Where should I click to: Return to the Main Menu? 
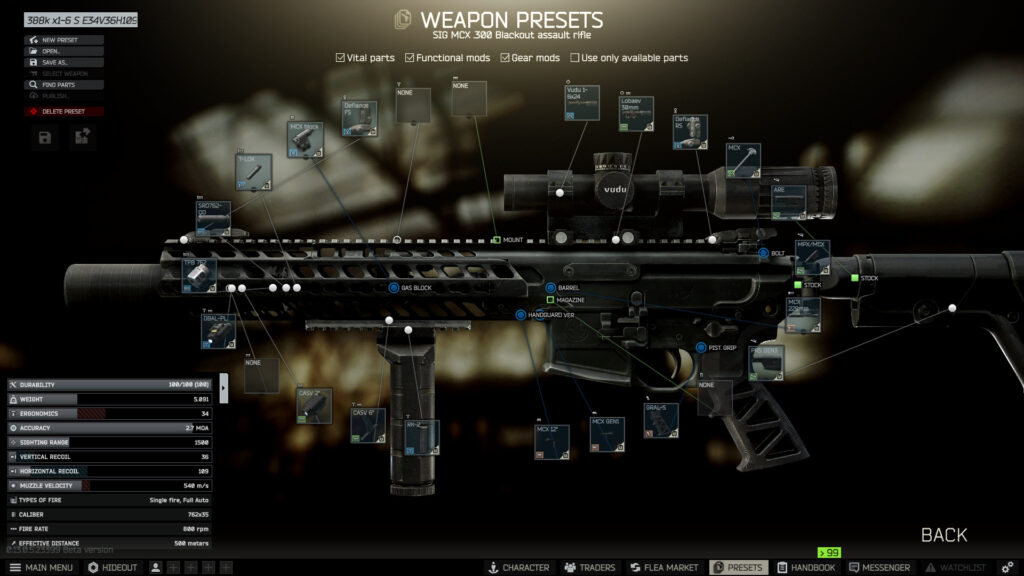coord(41,568)
